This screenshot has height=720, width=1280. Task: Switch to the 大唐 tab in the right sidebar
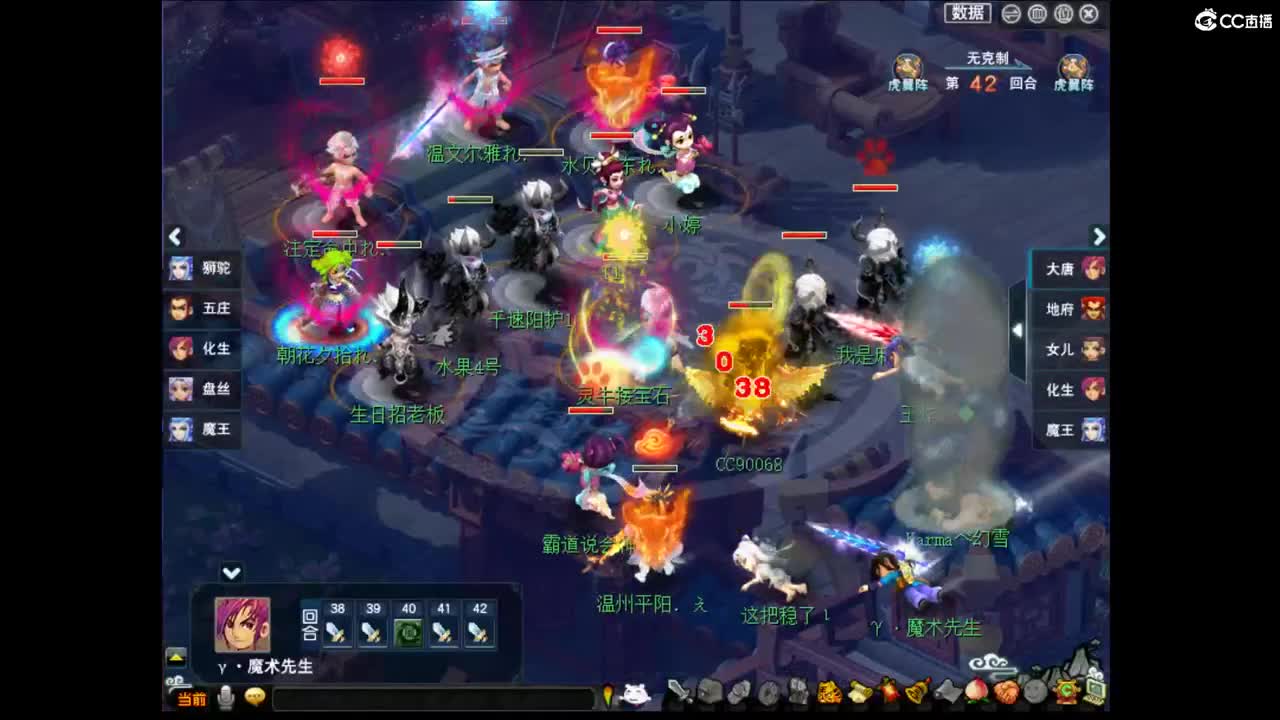click(x=1070, y=269)
